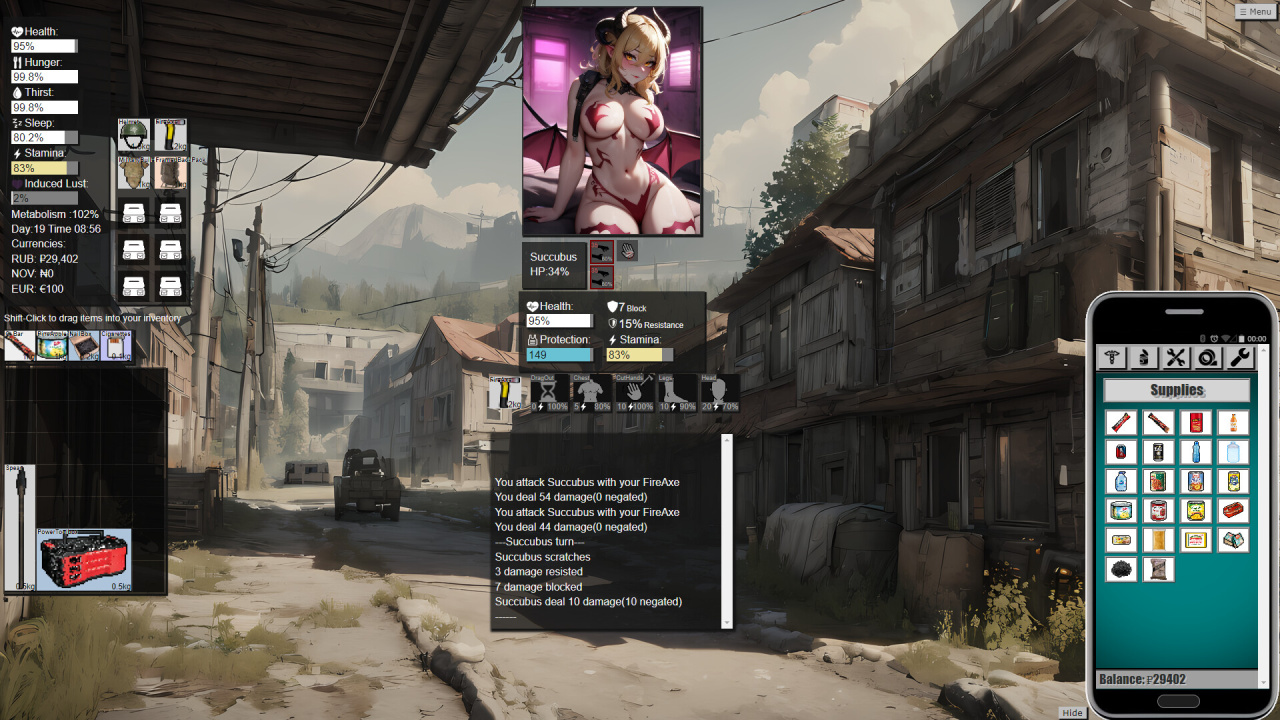Select the DragOut hourglass action
Viewport: 1280px width, 720px height.
[549, 392]
